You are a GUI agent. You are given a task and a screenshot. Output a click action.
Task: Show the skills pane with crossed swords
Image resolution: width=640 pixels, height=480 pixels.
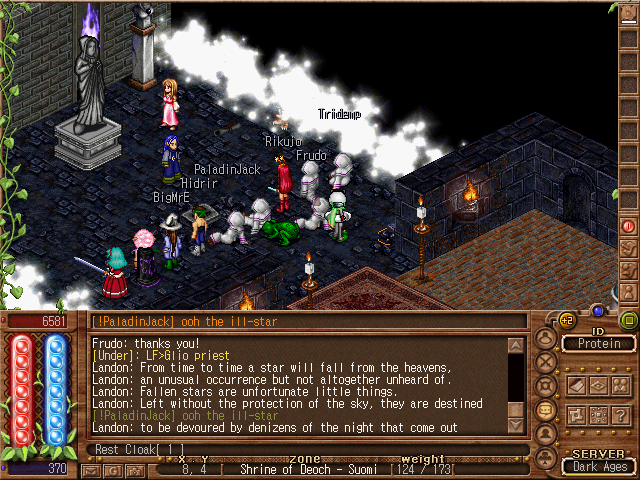(x=545, y=362)
